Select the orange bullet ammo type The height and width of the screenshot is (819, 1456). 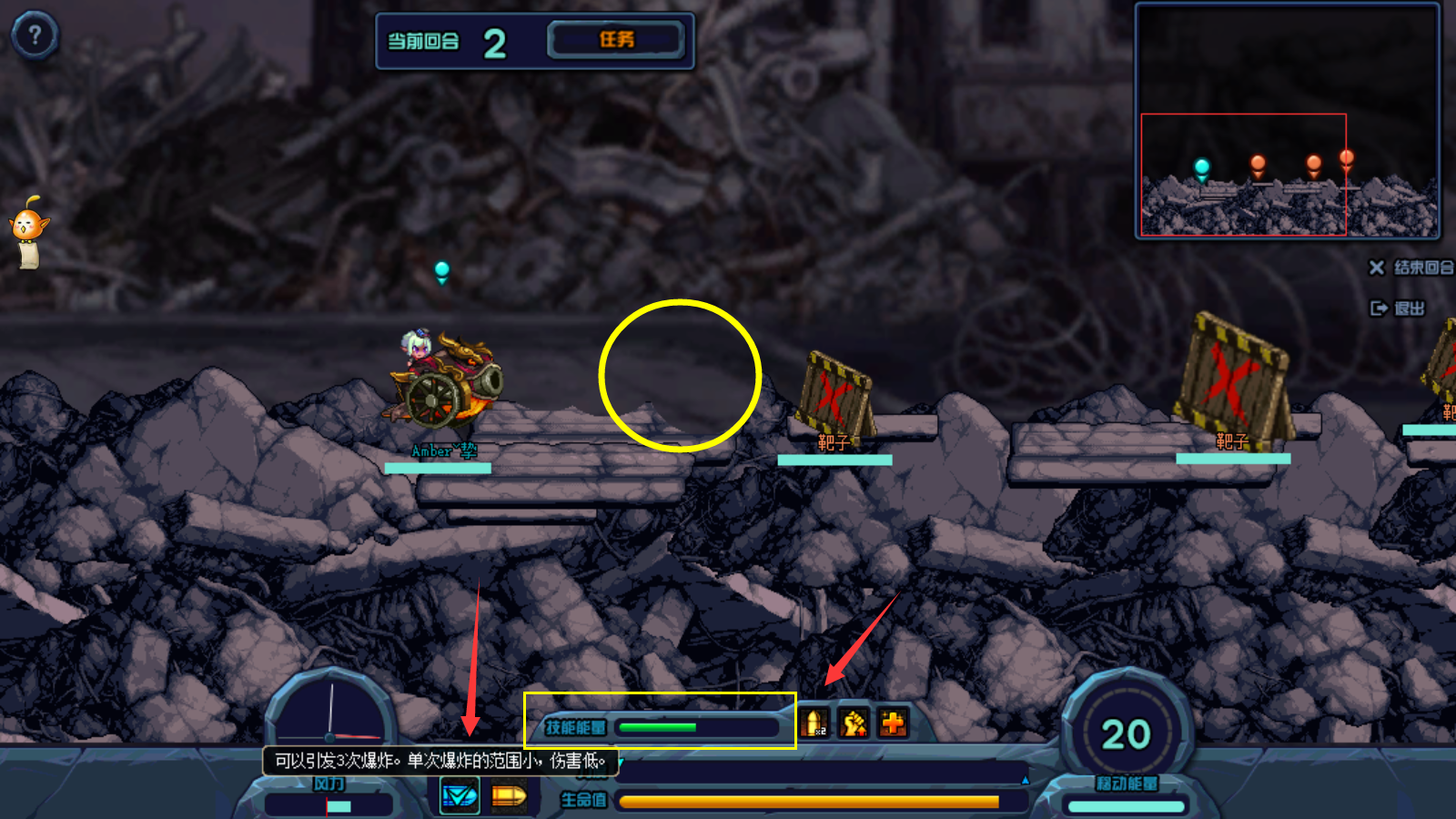click(508, 797)
